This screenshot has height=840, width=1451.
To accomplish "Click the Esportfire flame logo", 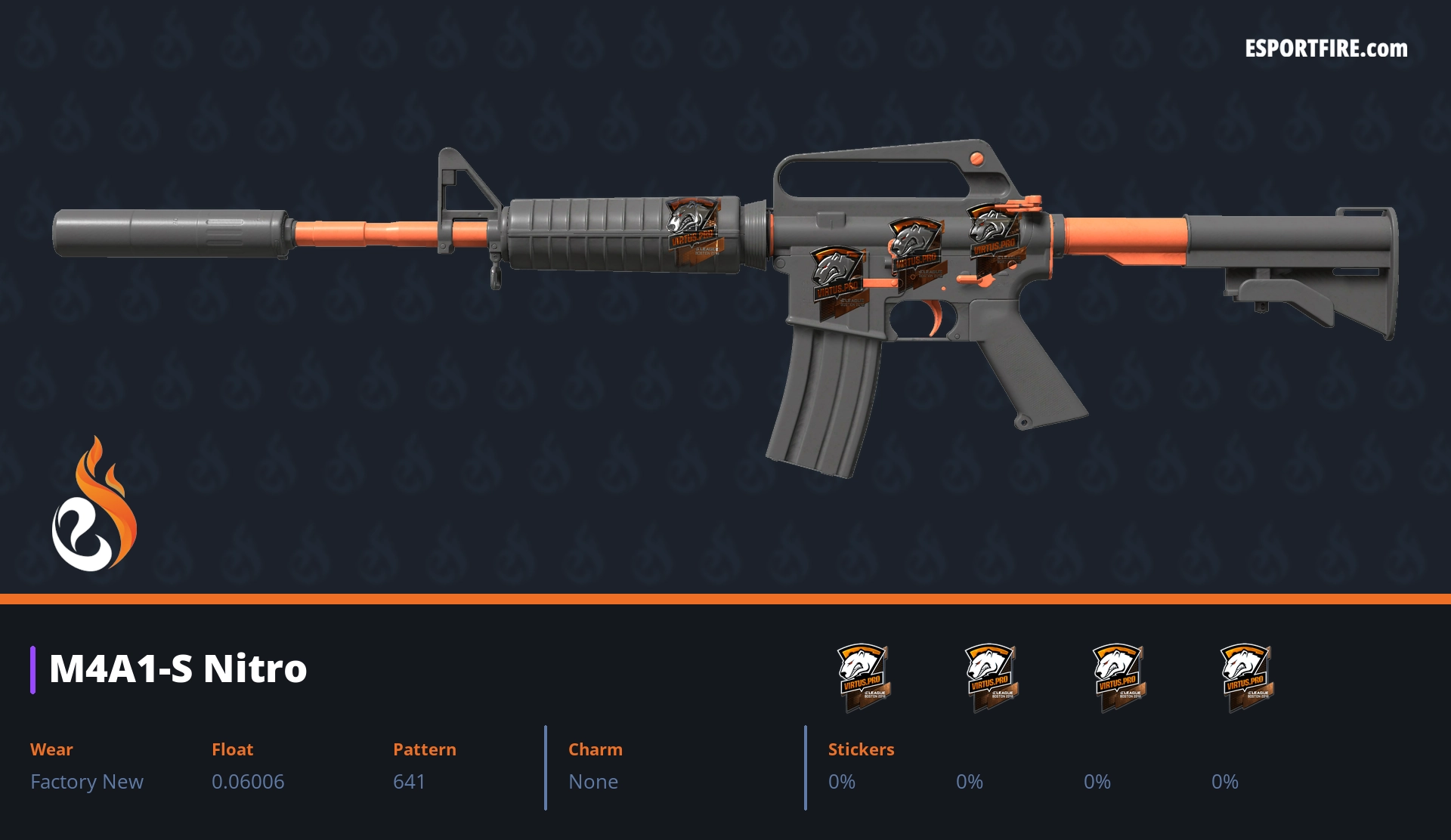I will point(94,505).
